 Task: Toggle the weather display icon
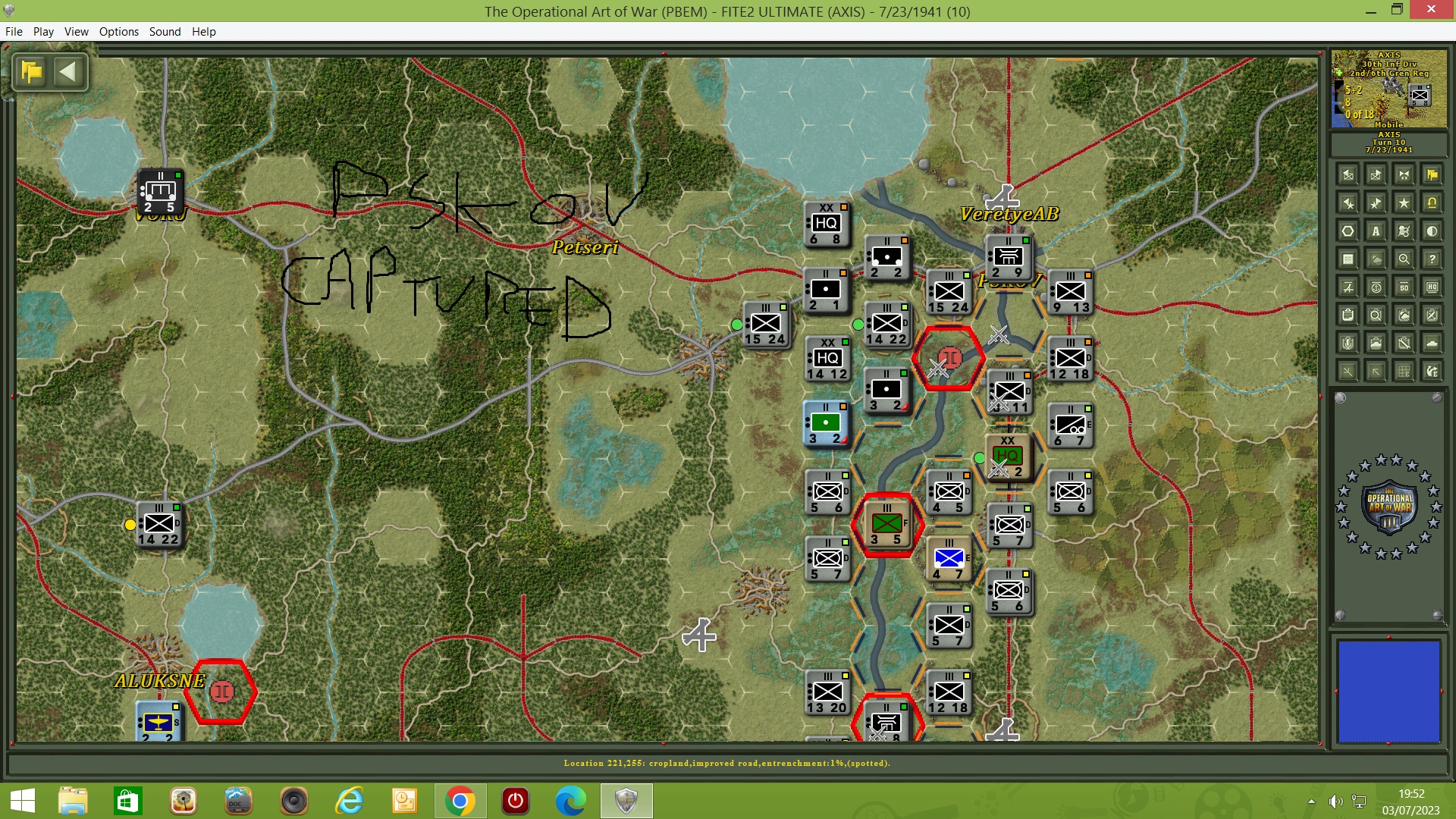[x=1376, y=259]
